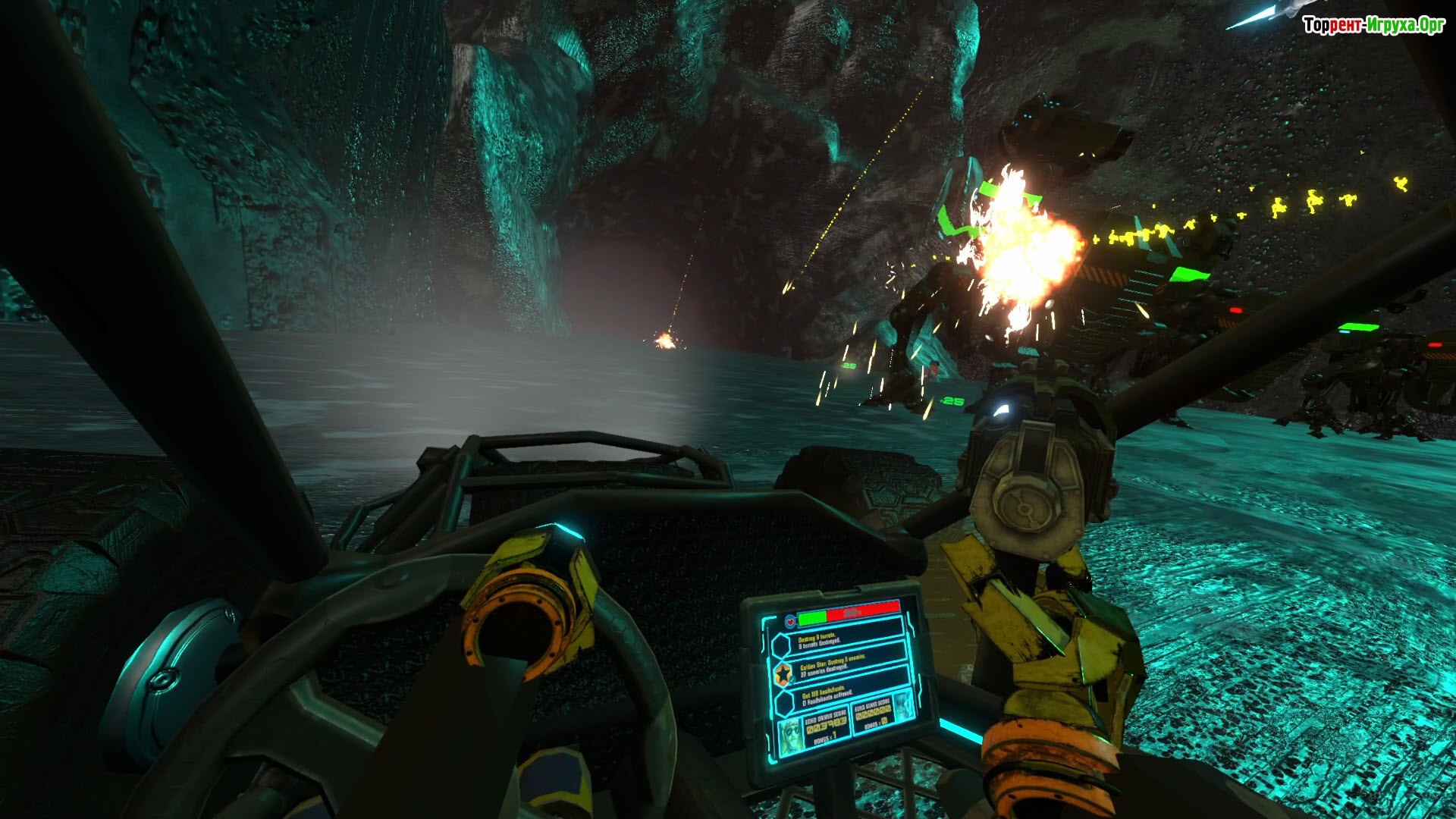The width and height of the screenshot is (1456, 819).
Task: Click the heart icon beside the health bar
Action: click(790, 622)
